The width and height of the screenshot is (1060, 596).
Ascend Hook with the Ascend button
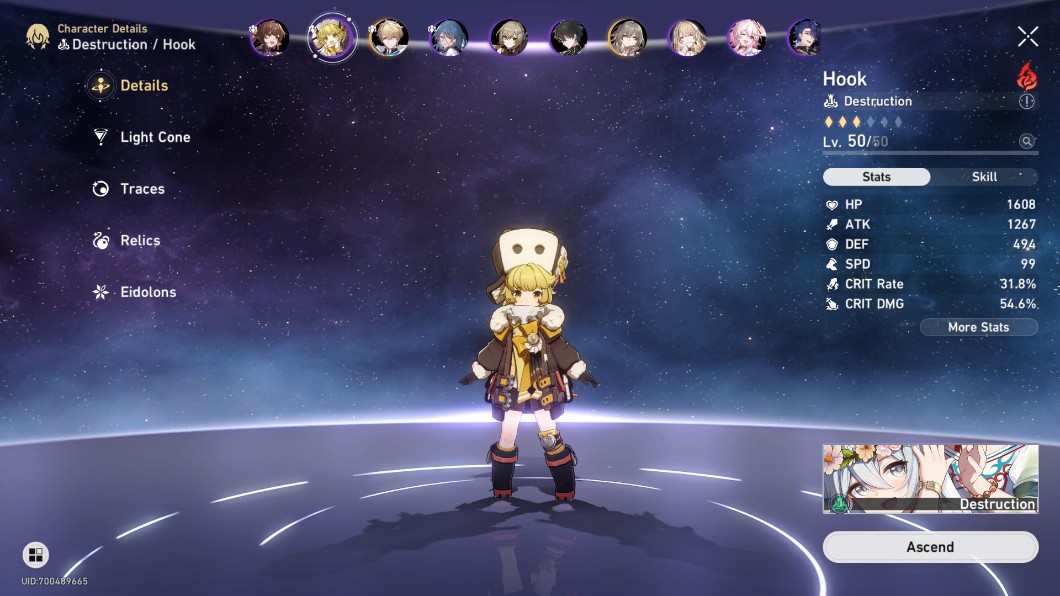(930, 547)
